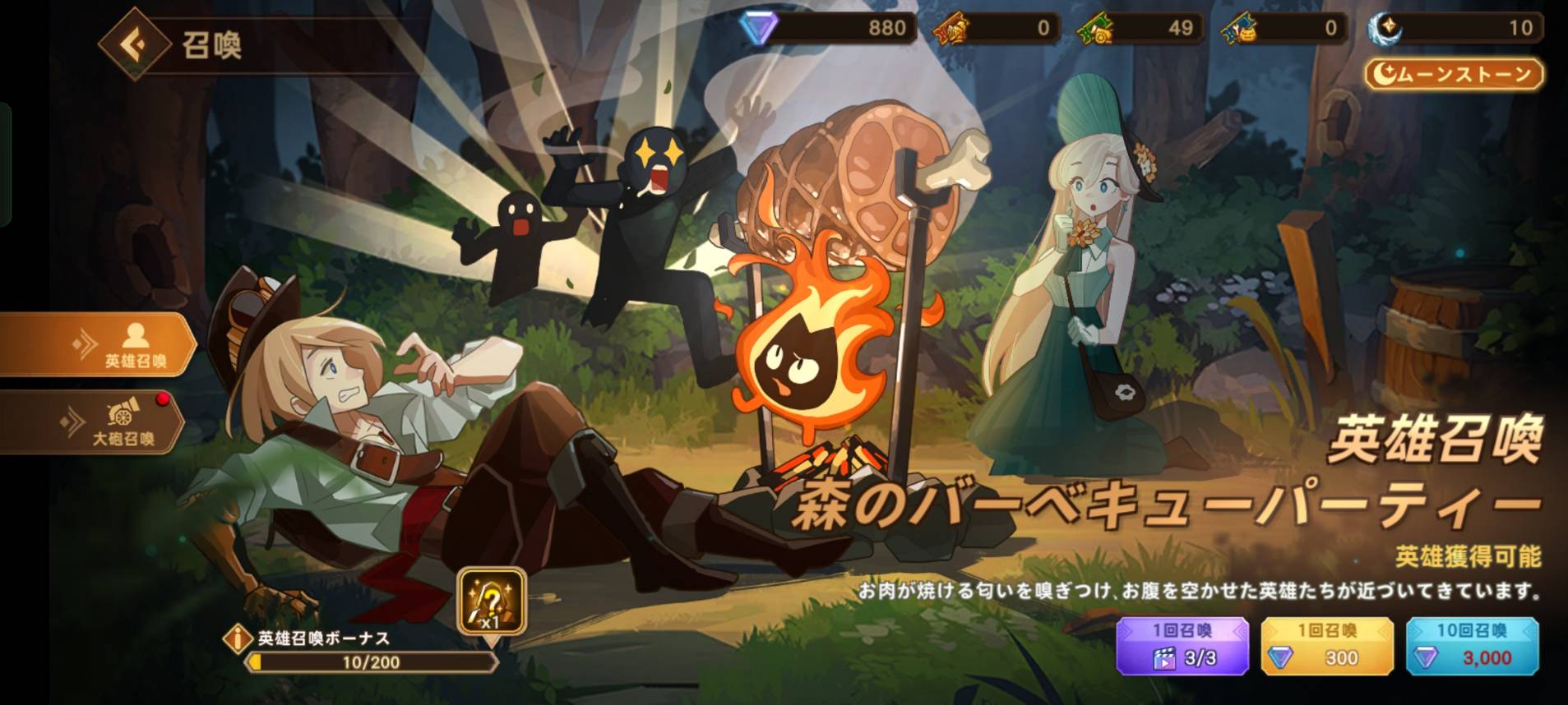Tap the purple gem currency icon

756,29
